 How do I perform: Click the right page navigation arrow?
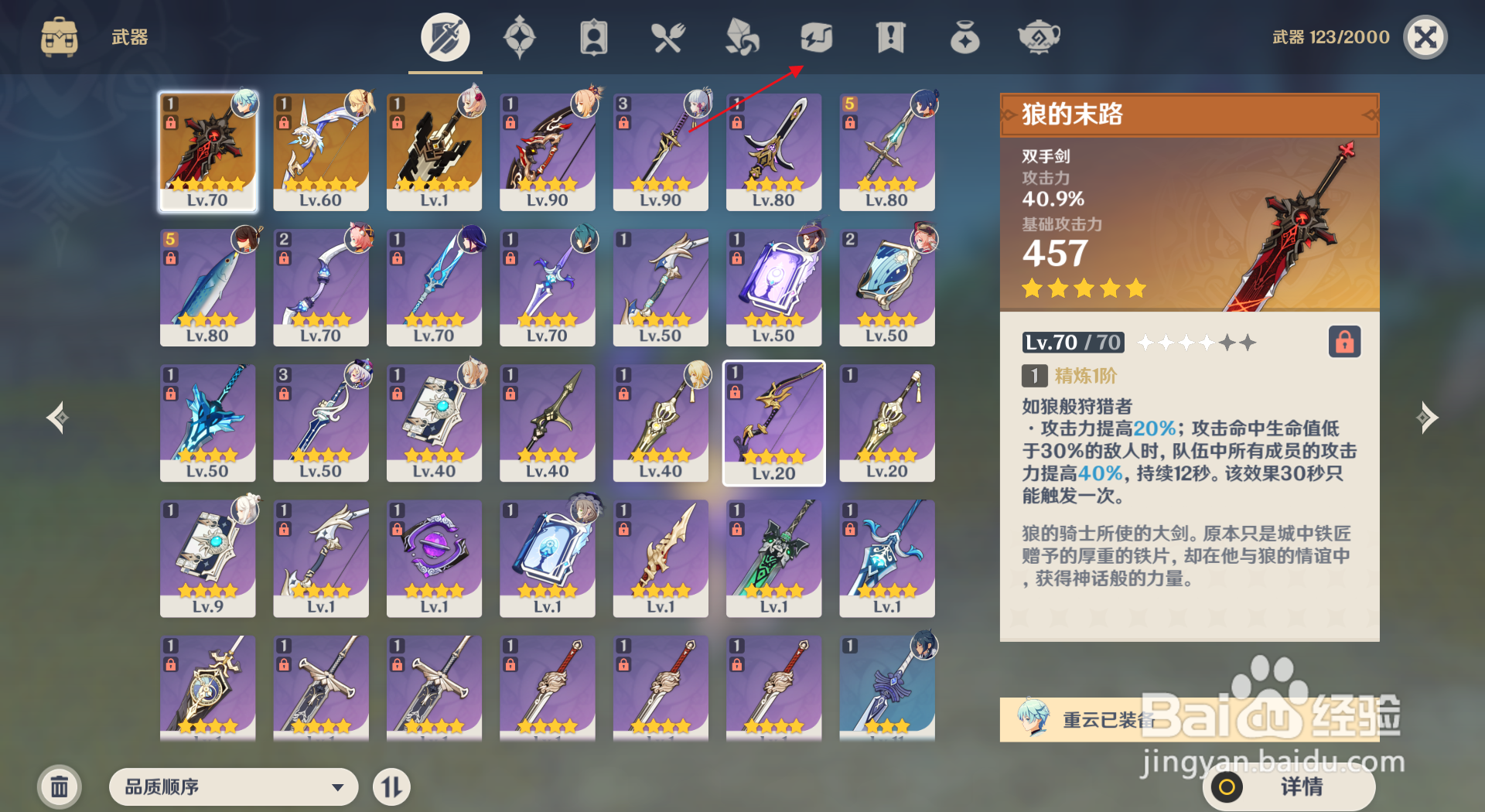[1429, 418]
